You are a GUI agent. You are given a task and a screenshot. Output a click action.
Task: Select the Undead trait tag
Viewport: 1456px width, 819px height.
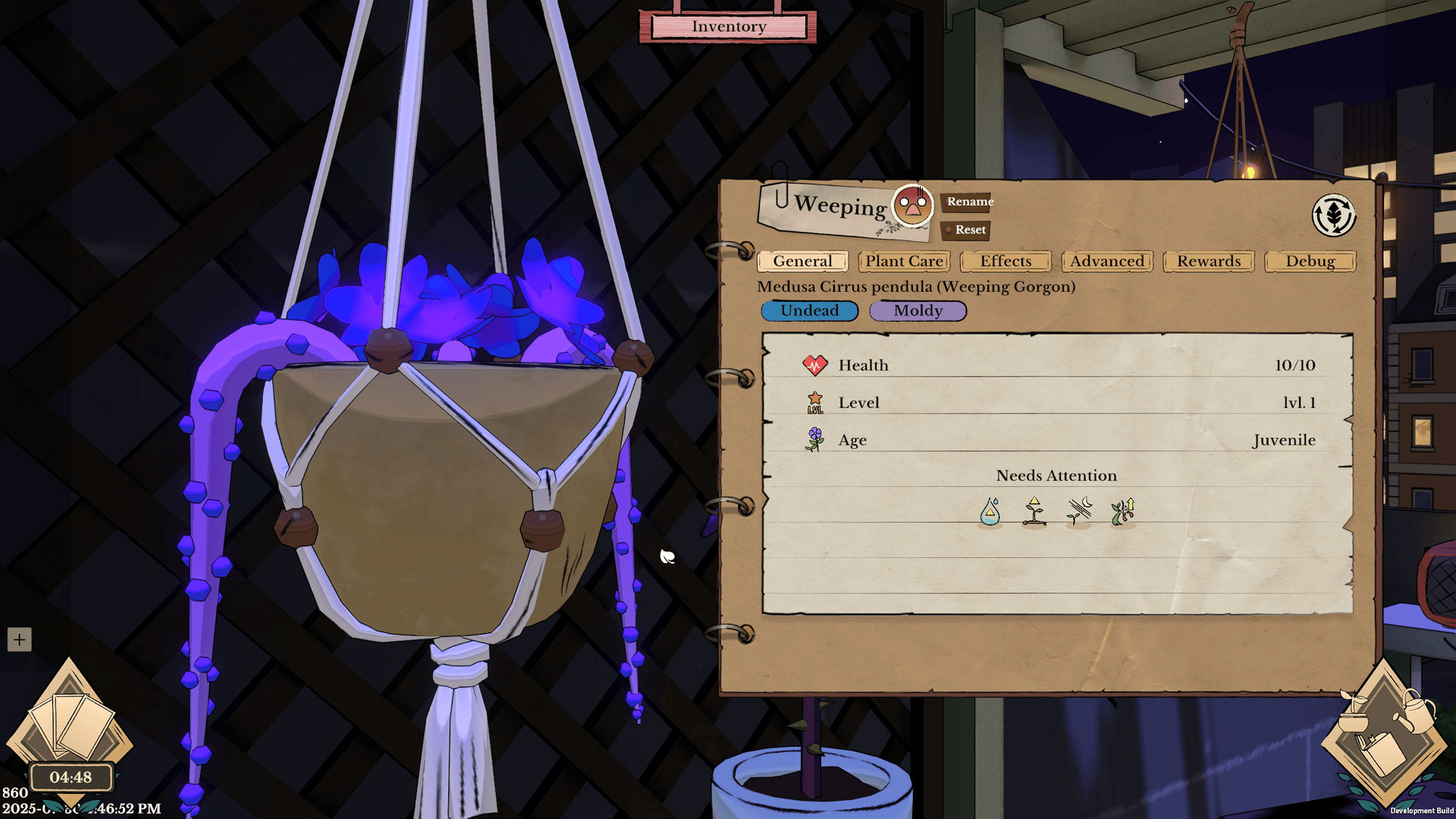[x=809, y=311]
